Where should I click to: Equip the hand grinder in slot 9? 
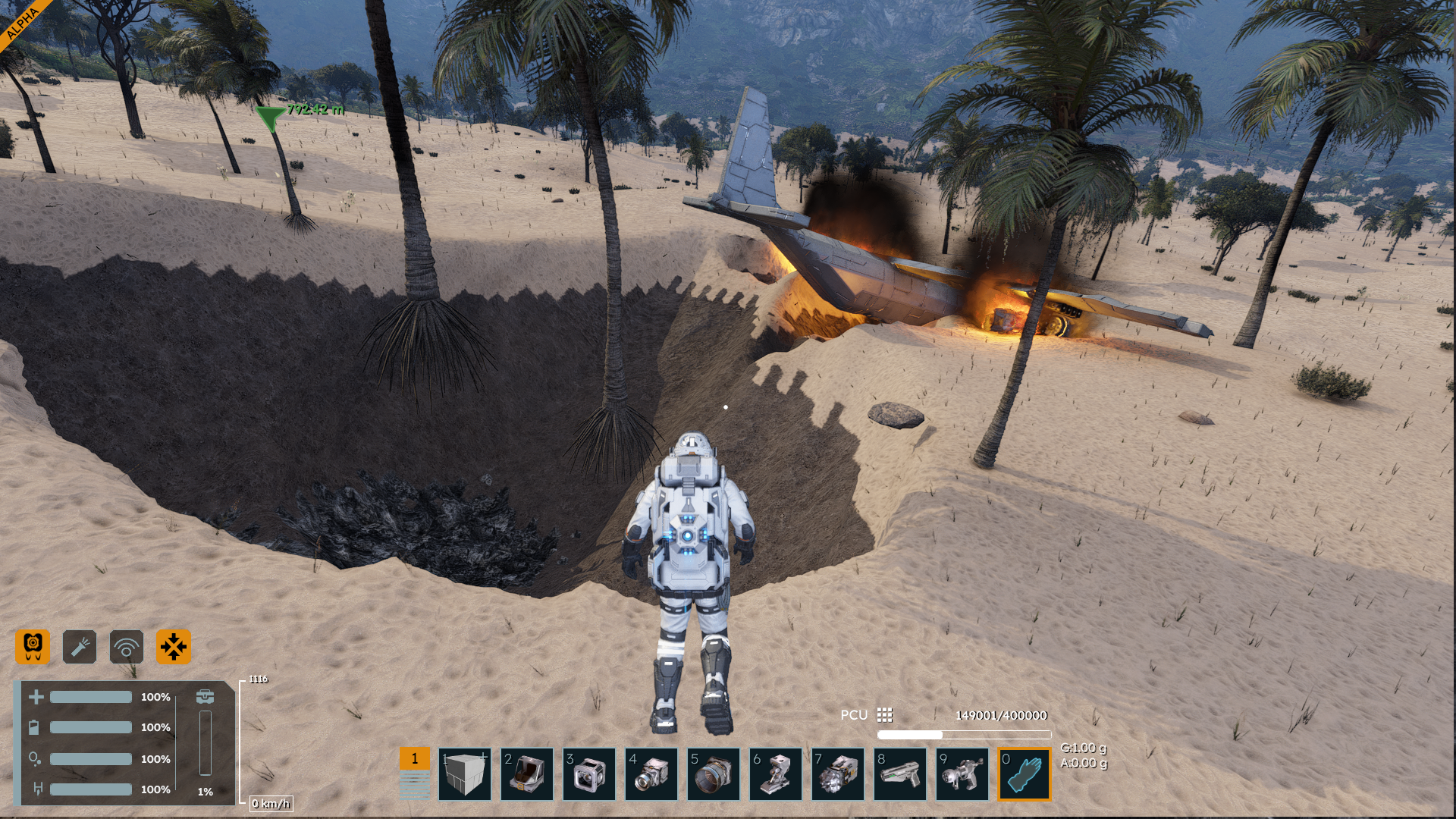tap(962, 774)
